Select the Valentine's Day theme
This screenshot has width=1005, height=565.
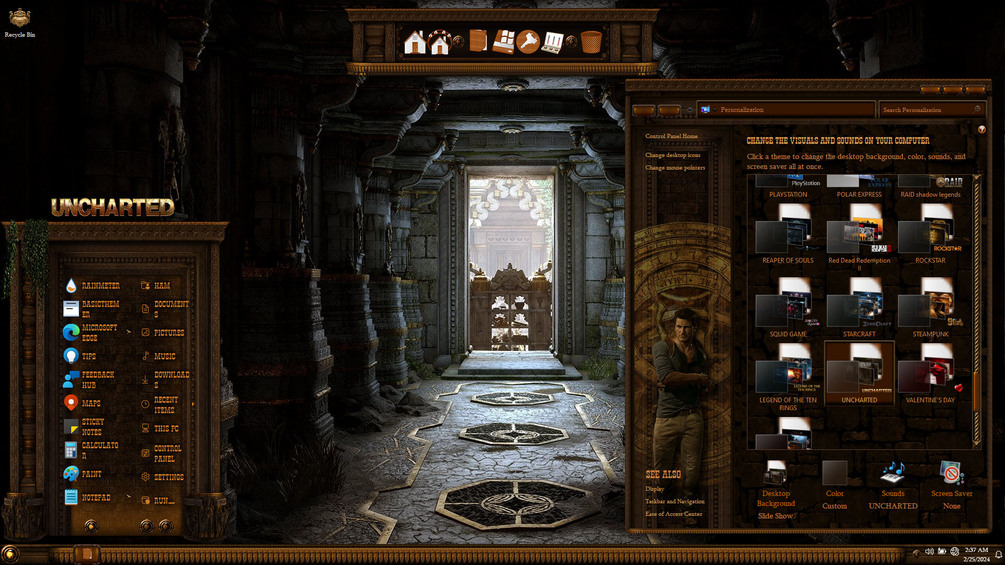[x=930, y=376]
